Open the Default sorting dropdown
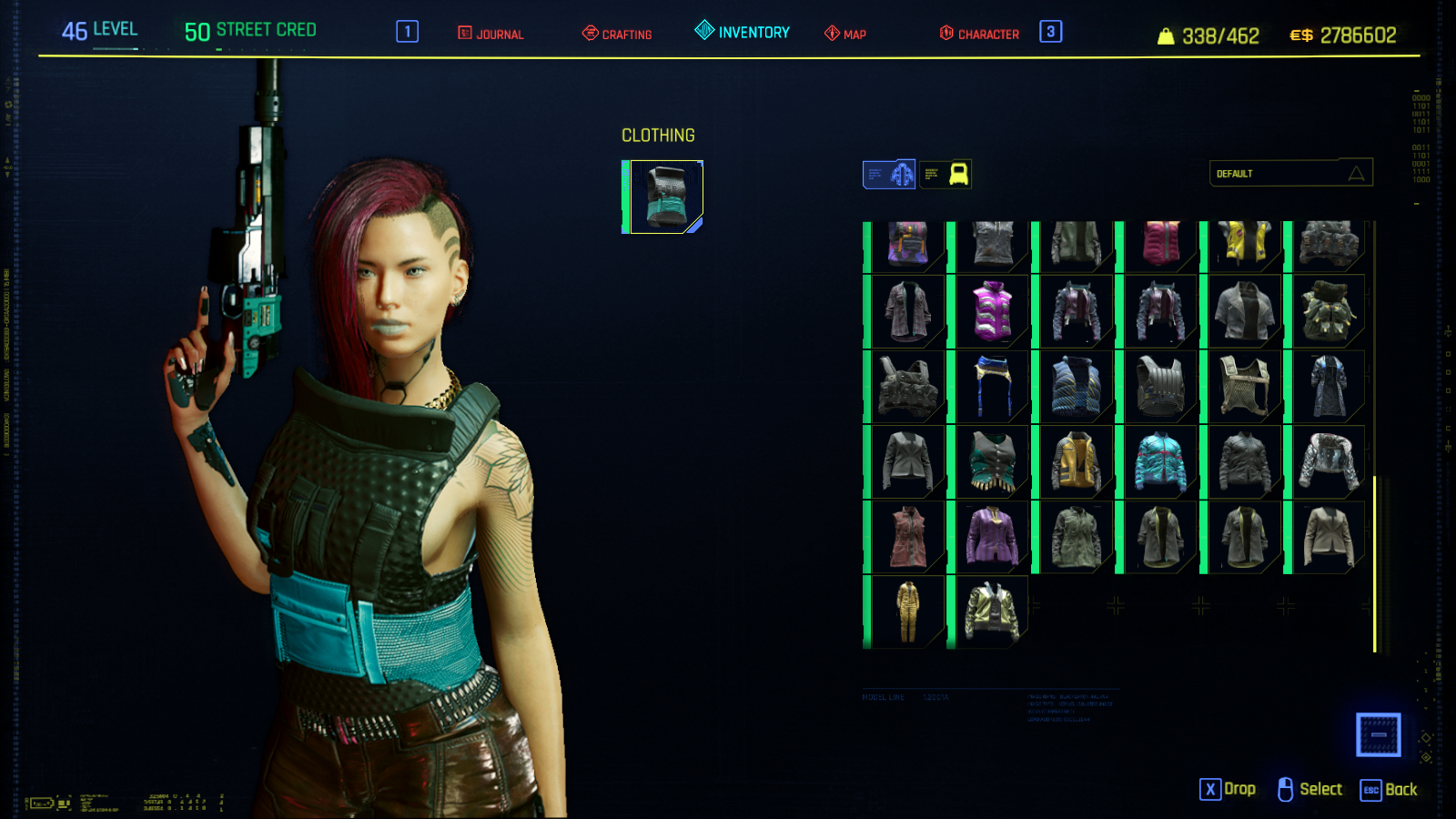The height and width of the screenshot is (819, 1456). tap(1290, 173)
